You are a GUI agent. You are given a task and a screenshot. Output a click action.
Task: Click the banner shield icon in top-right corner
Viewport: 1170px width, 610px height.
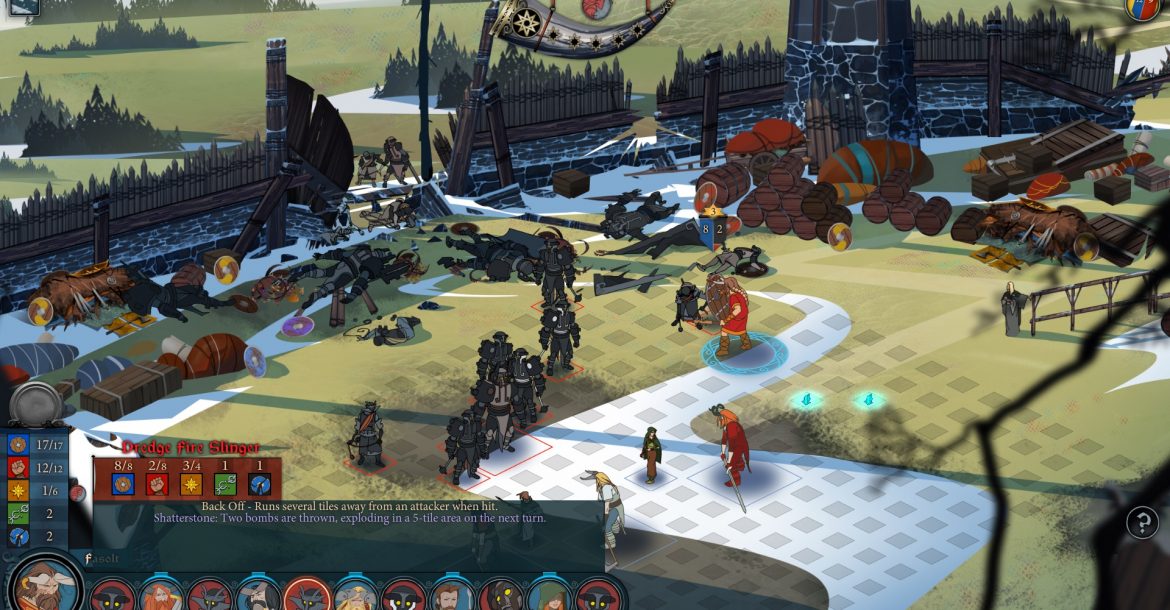1143,9
